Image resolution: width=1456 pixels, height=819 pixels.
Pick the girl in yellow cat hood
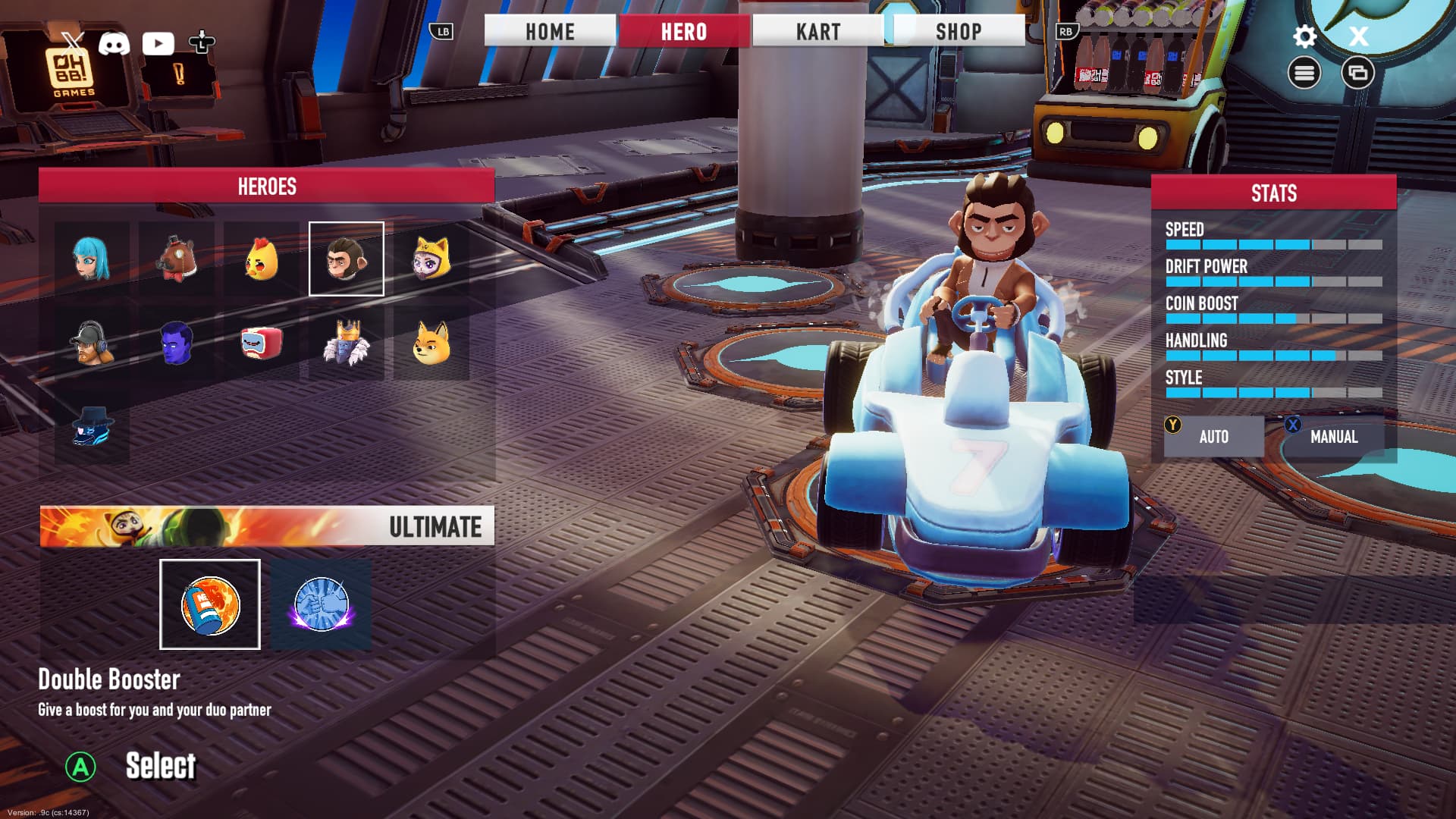(x=431, y=259)
